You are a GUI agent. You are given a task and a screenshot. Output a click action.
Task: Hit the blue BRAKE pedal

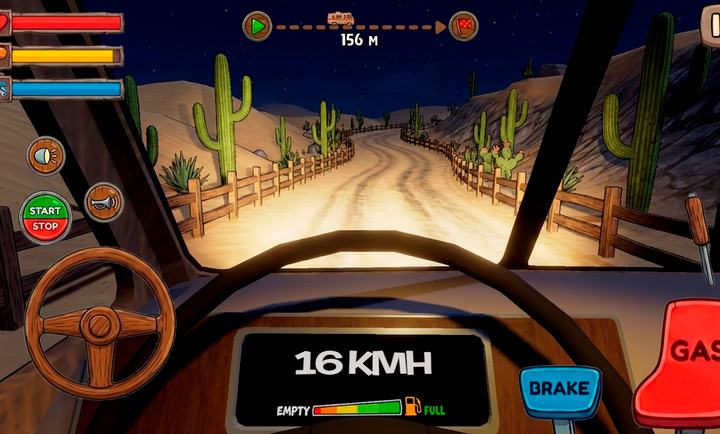pyautogui.click(x=559, y=389)
